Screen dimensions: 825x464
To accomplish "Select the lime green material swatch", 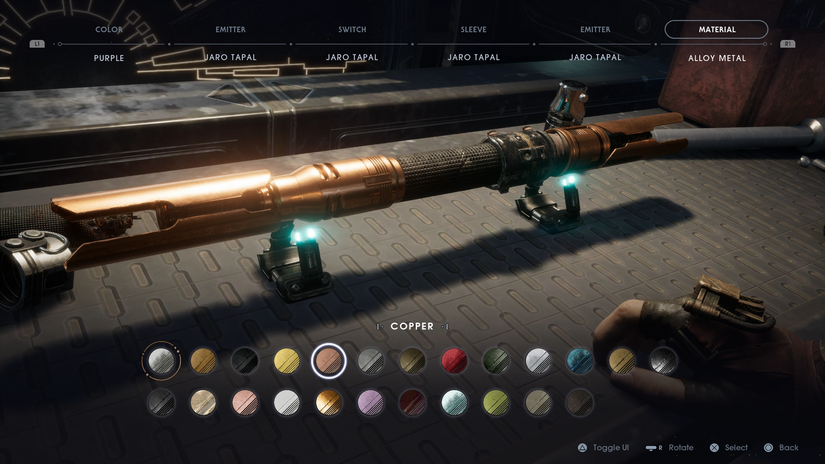I will (496, 402).
